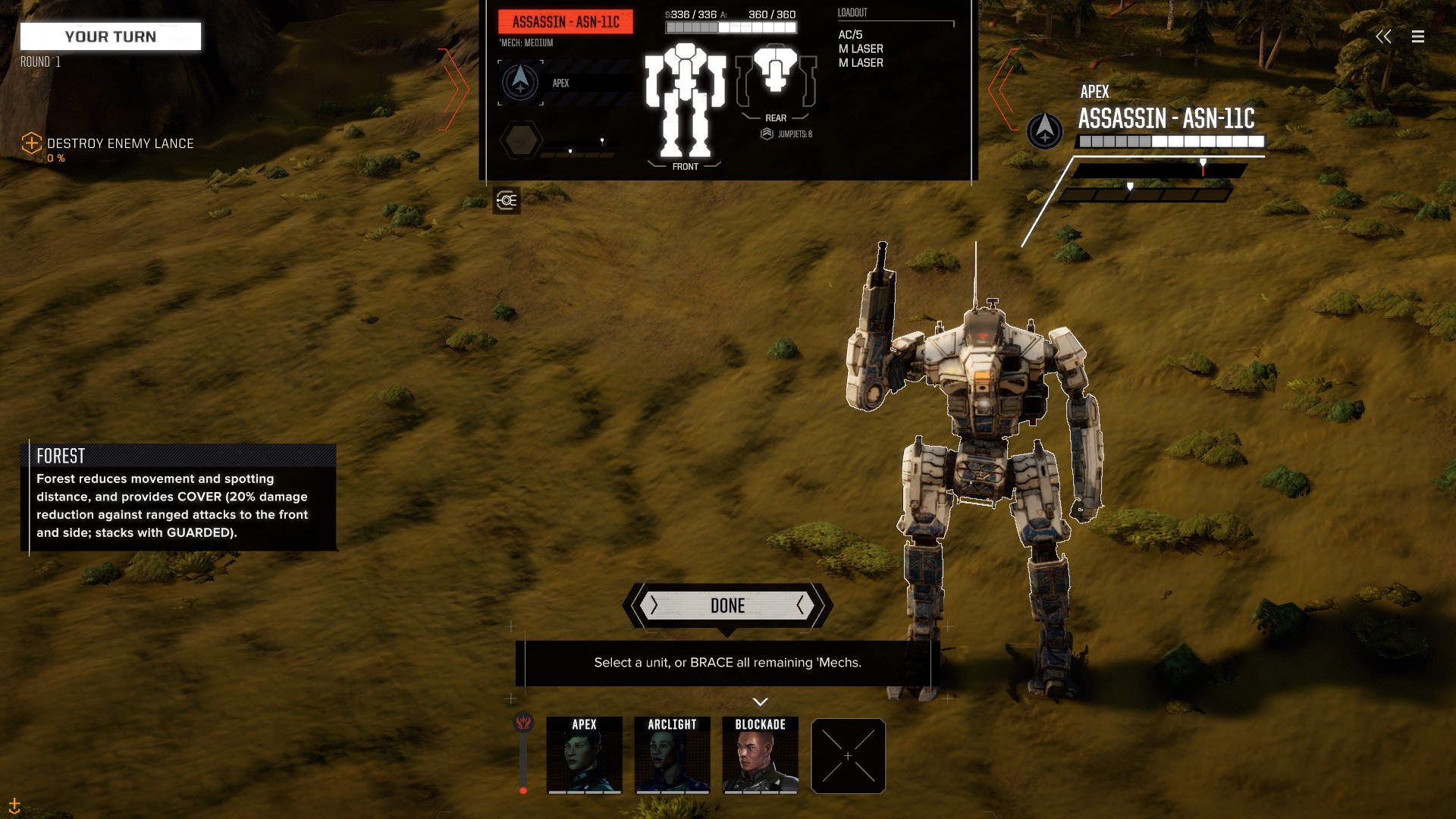The width and height of the screenshot is (1456, 819).
Task: Collapse the pilot tray using the down chevron
Action: tap(760, 701)
